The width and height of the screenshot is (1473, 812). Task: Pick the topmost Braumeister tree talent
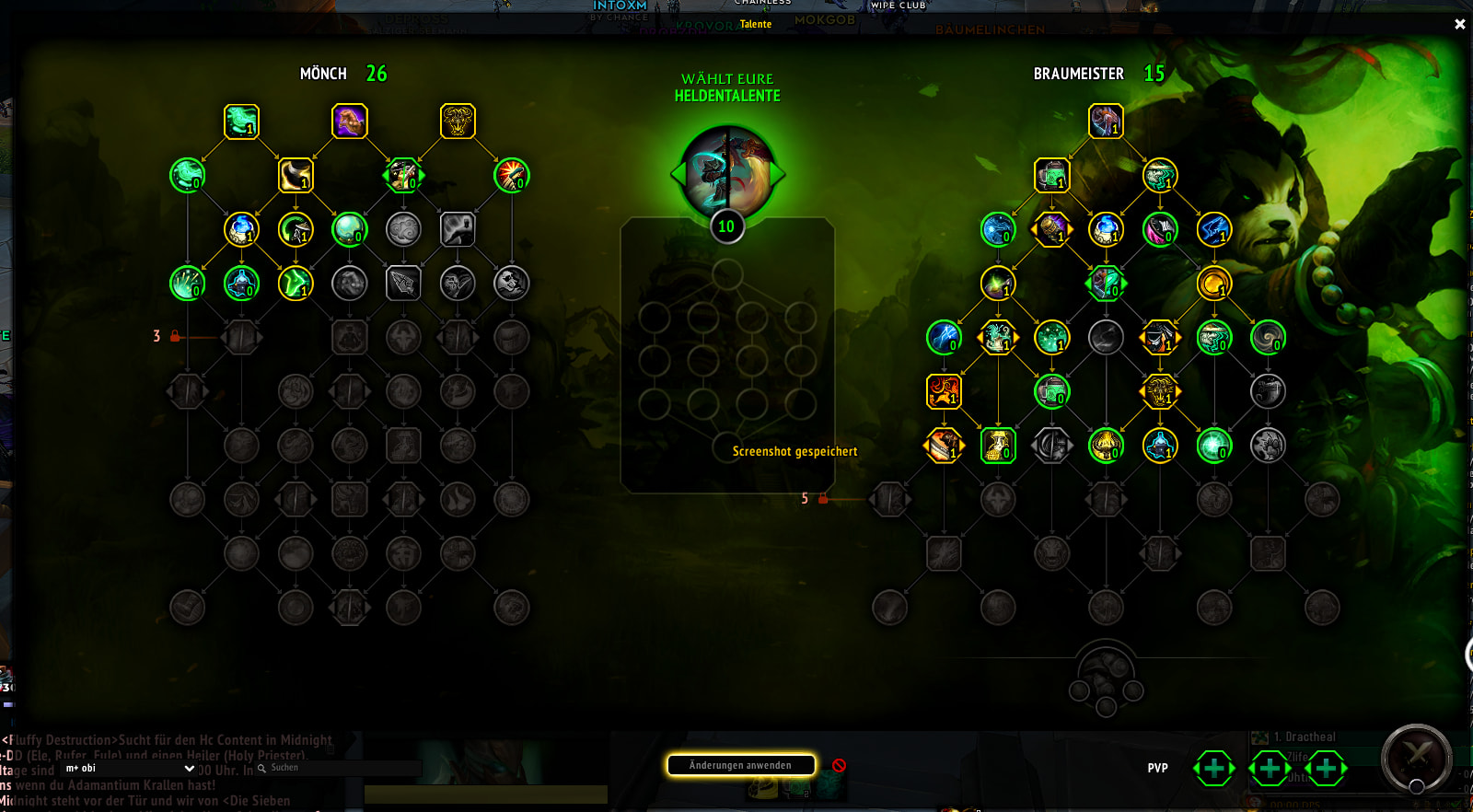[1106, 122]
